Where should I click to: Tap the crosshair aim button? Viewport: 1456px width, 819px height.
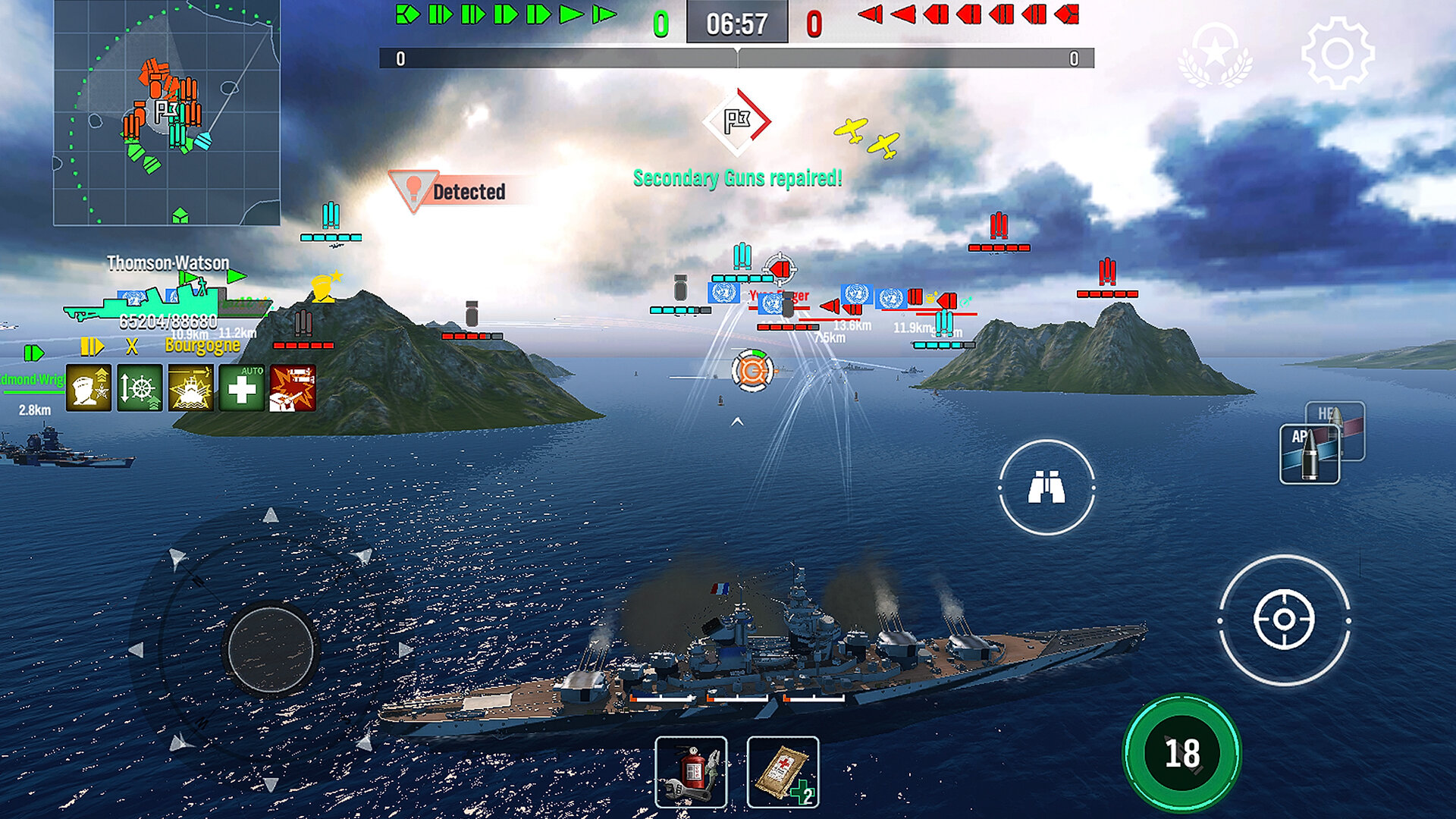(1284, 620)
